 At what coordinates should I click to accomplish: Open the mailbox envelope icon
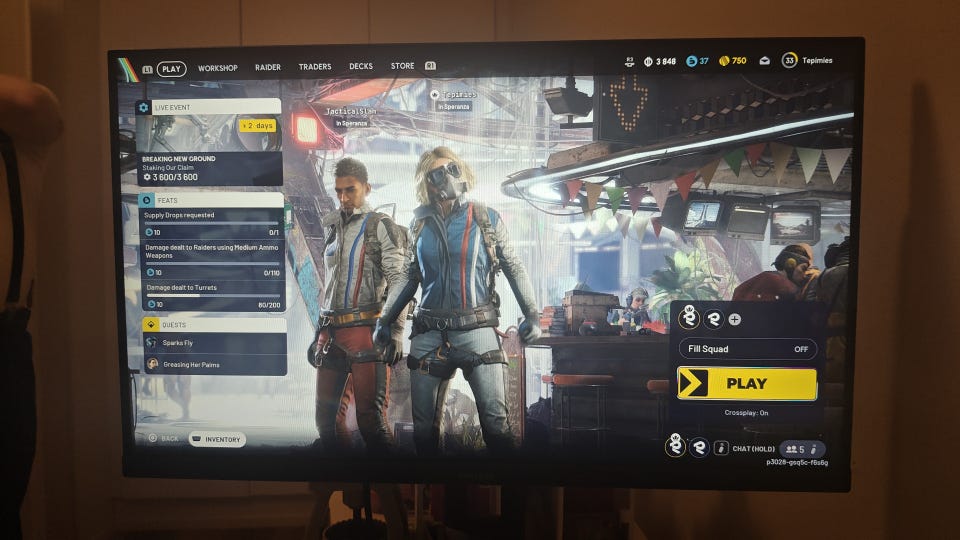[764, 61]
